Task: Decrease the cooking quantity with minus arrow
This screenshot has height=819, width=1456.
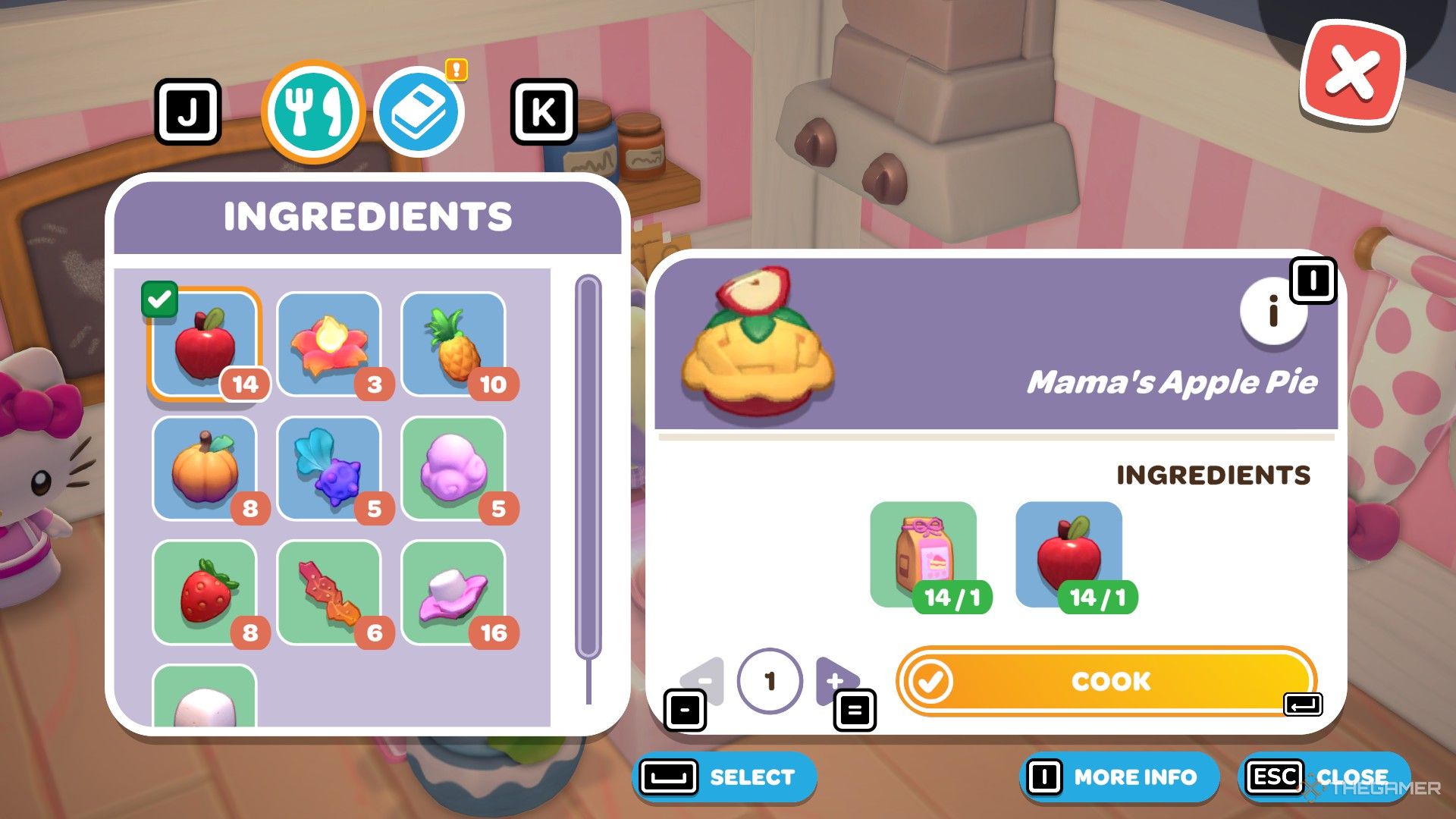Action: 704,679
